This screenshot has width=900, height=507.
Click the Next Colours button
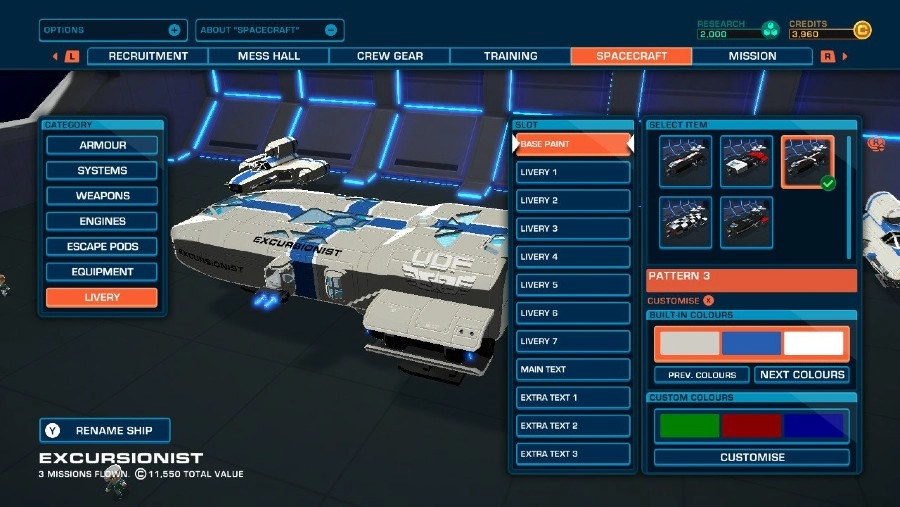pos(802,375)
